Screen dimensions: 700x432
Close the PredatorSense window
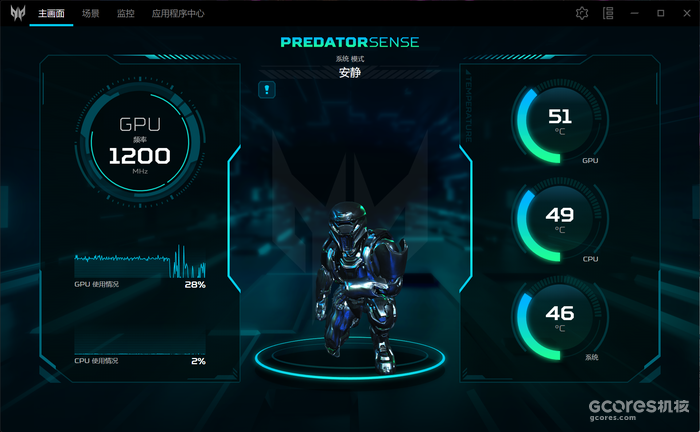pos(684,13)
